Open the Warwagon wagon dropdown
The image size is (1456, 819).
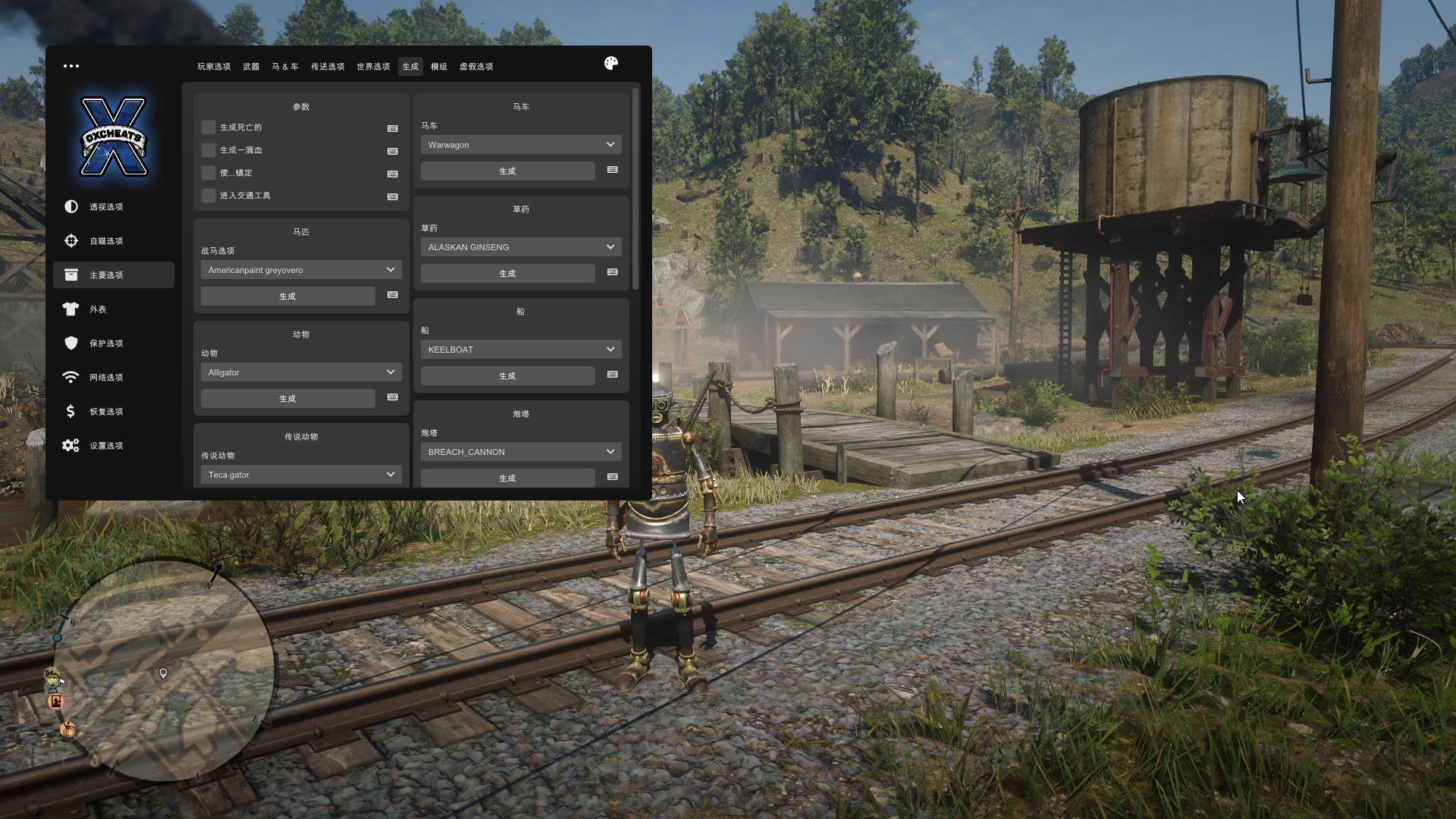tap(521, 145)
